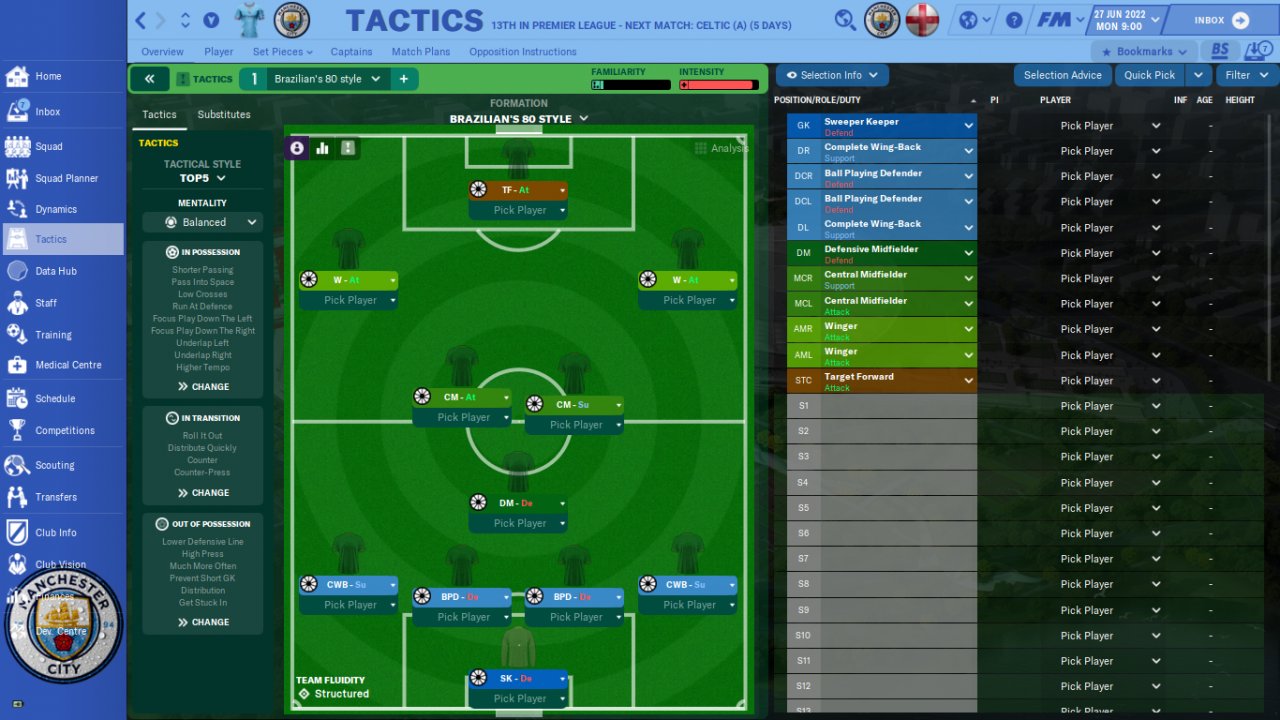
Task: Open the Set Pieces submenu
Action: 282,52
